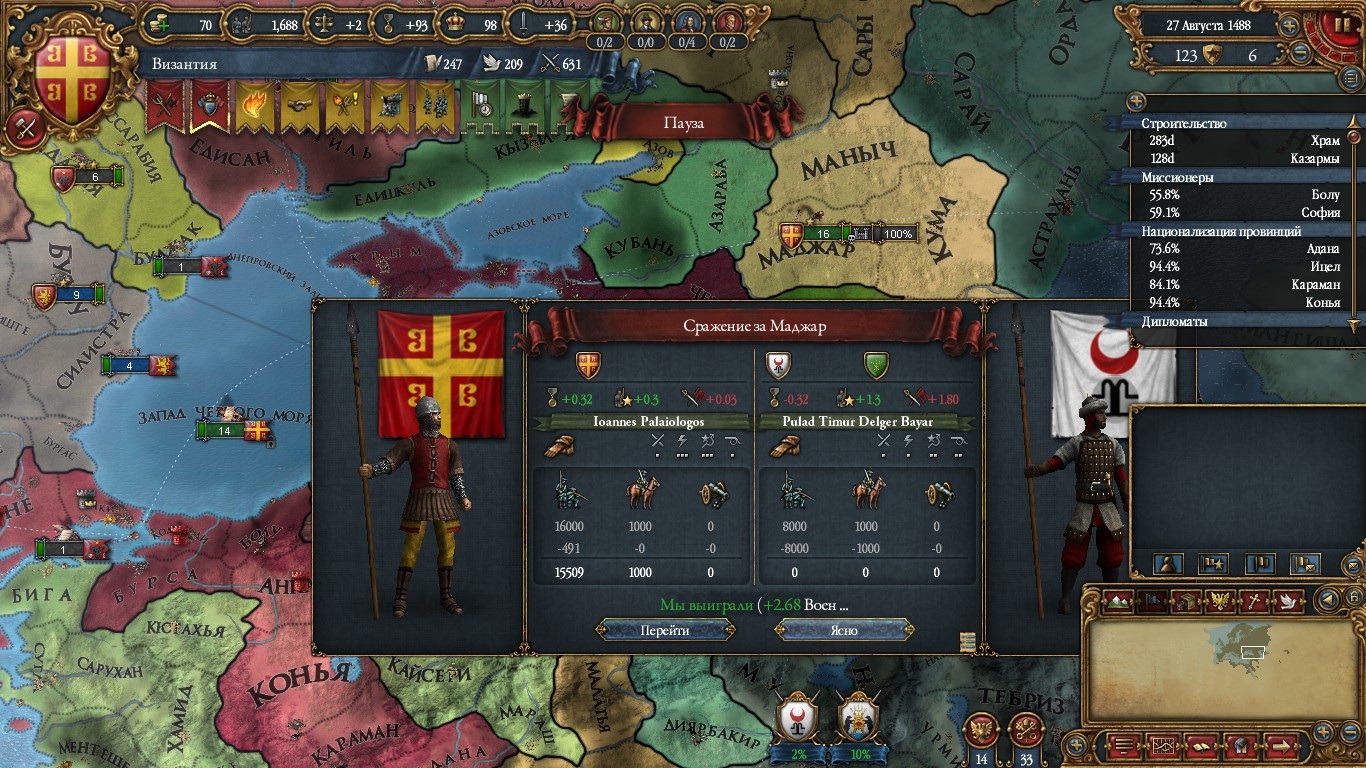This screenshot has height=768, width=1366.
Task: Click the burning flame alert banner
Action: point(253,105)
